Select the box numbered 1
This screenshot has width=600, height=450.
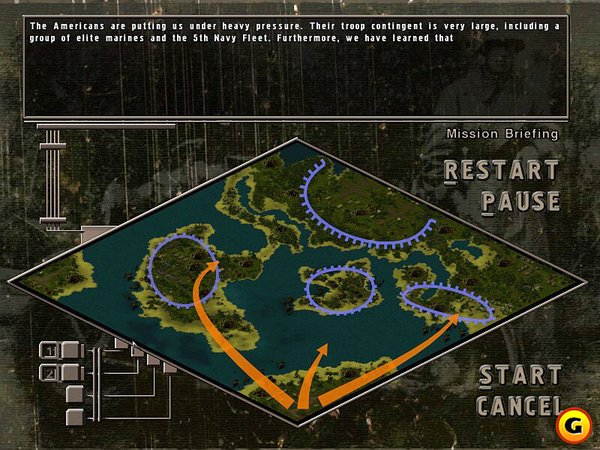[48, 350]
